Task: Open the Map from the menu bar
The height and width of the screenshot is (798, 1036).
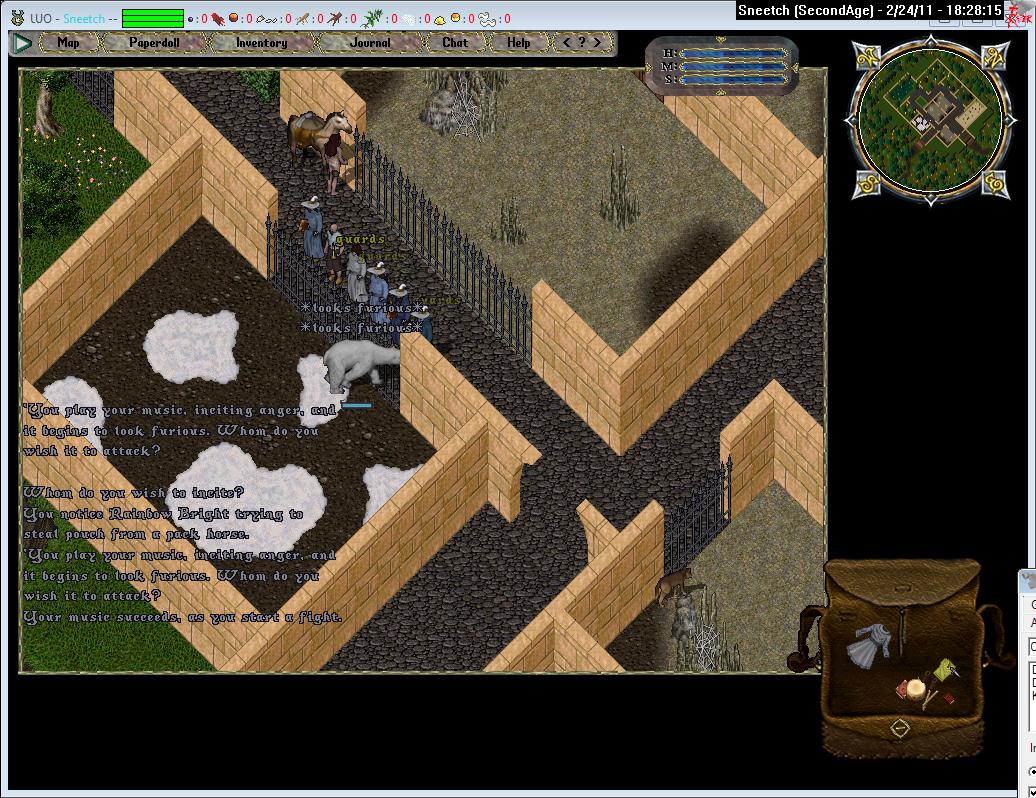Action: tap(68, 43)
